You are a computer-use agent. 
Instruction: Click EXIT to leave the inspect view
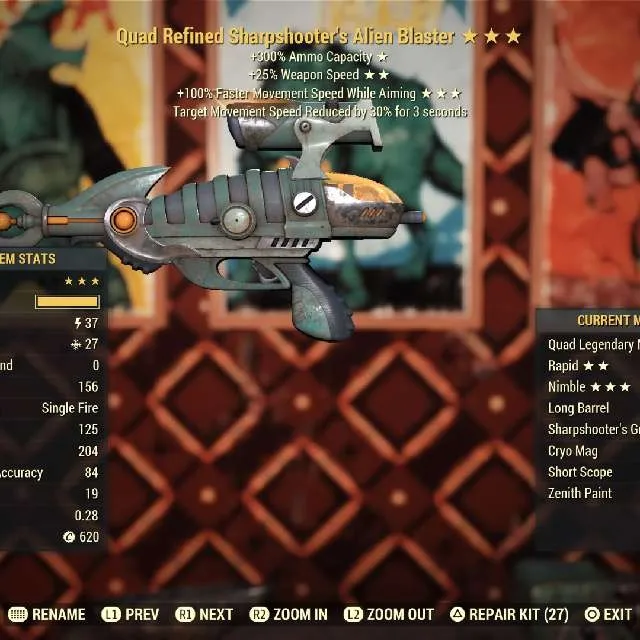click(x=608, y=614)
